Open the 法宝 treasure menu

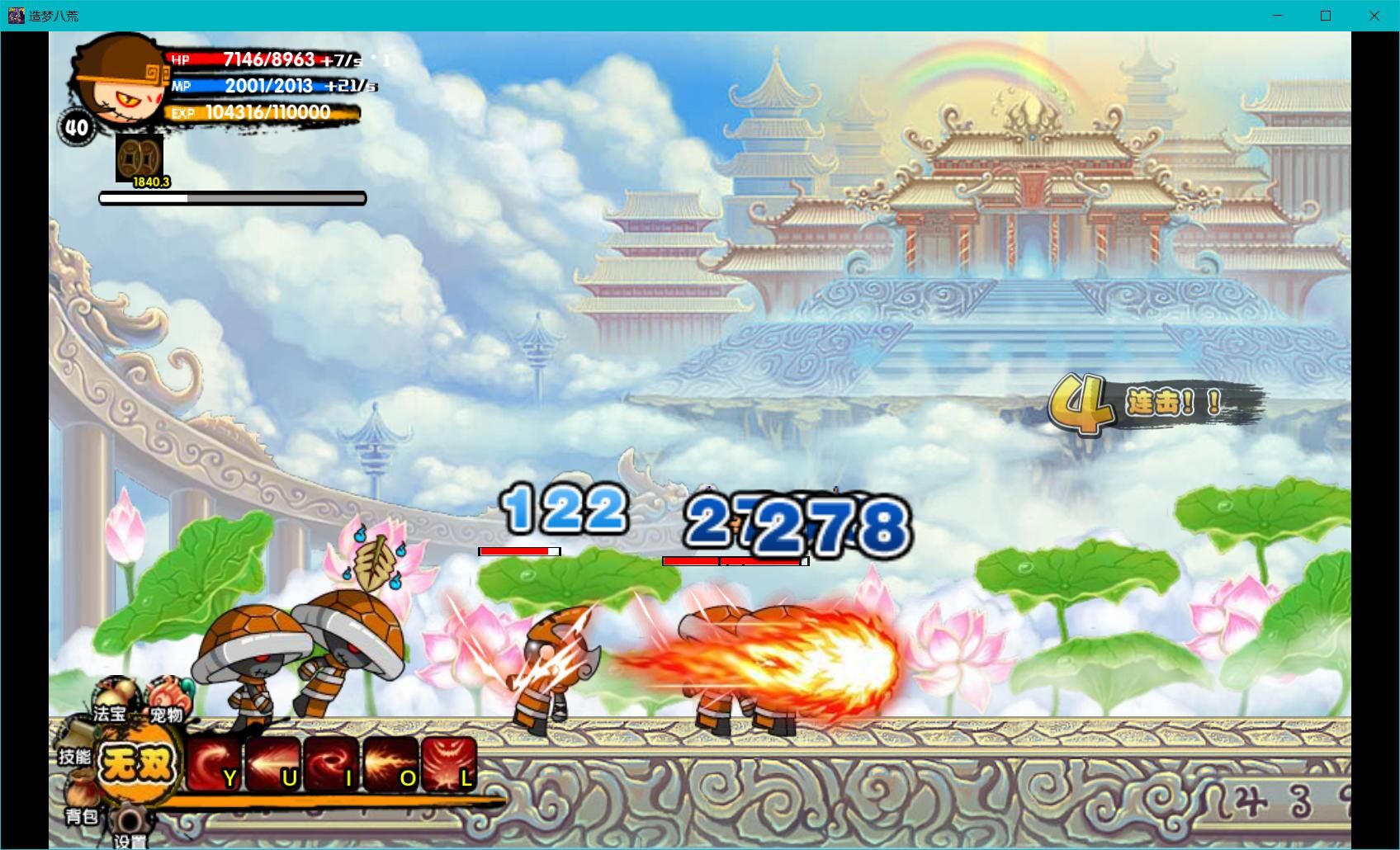(x=111, y=701)
